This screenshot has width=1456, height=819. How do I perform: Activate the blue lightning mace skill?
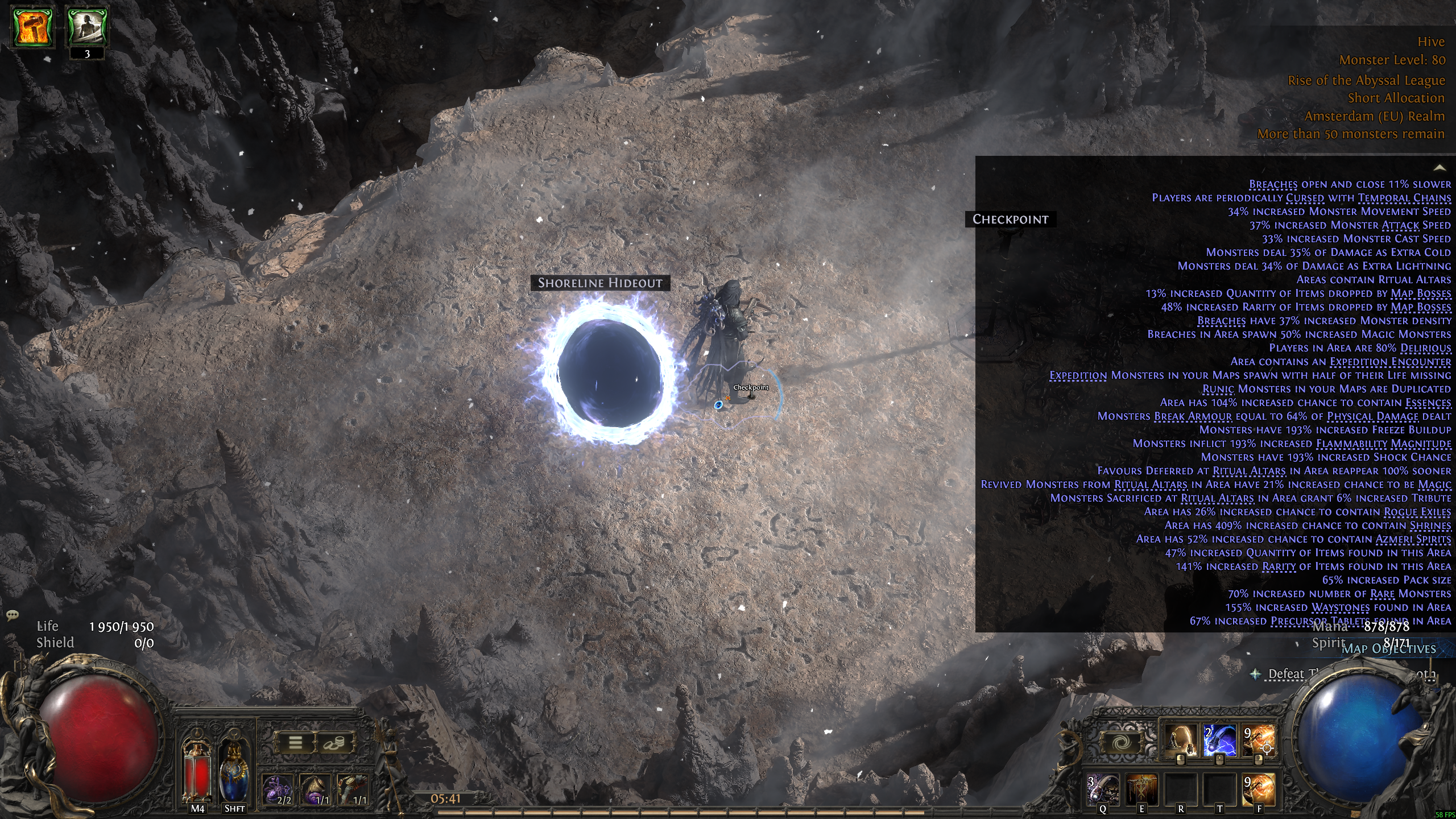click(x=1219, y=741)
